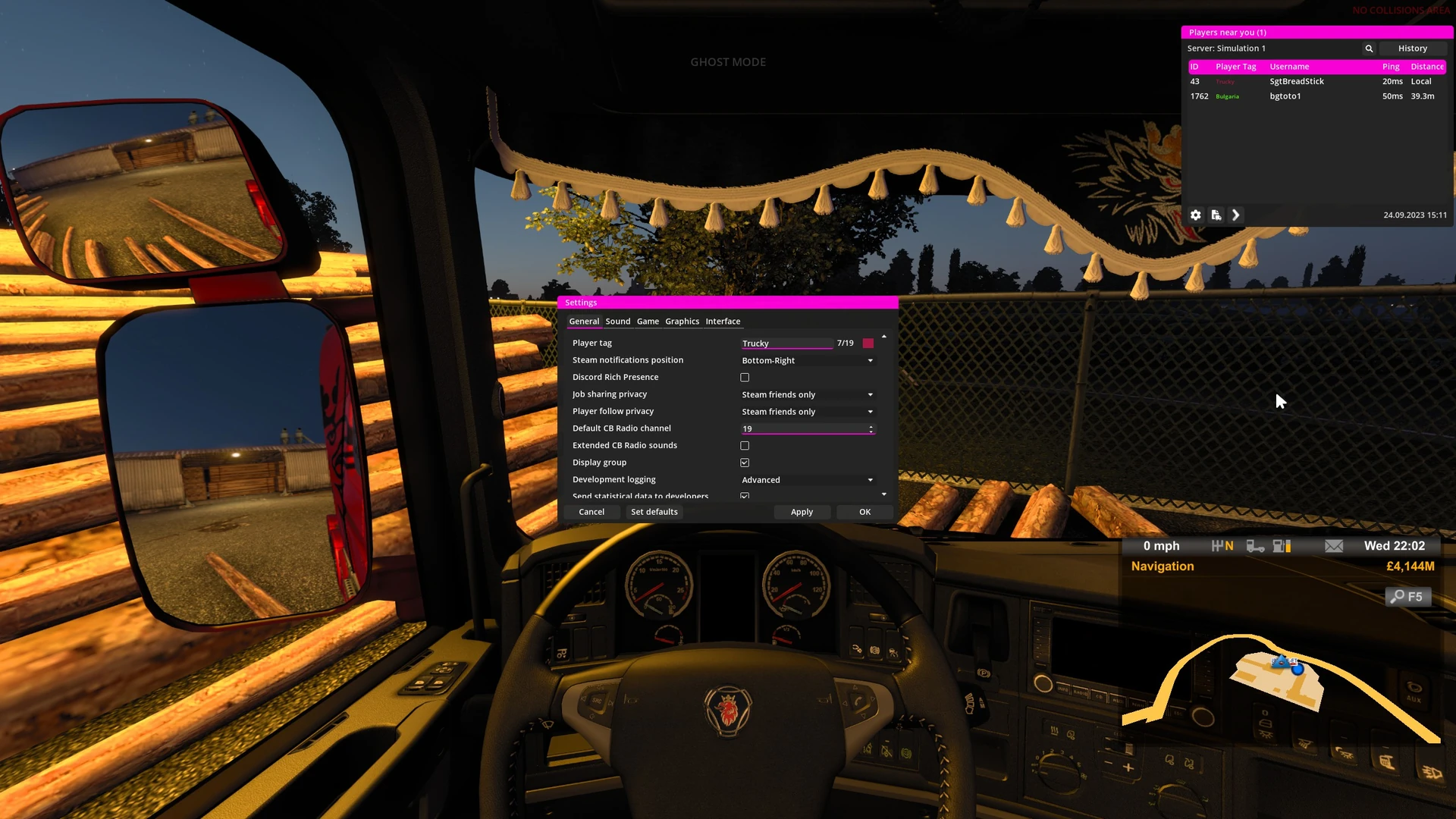Screen dimensions: 1456x819
Task: Switch to the Interface tab
Action: click(x=723, y=322)
